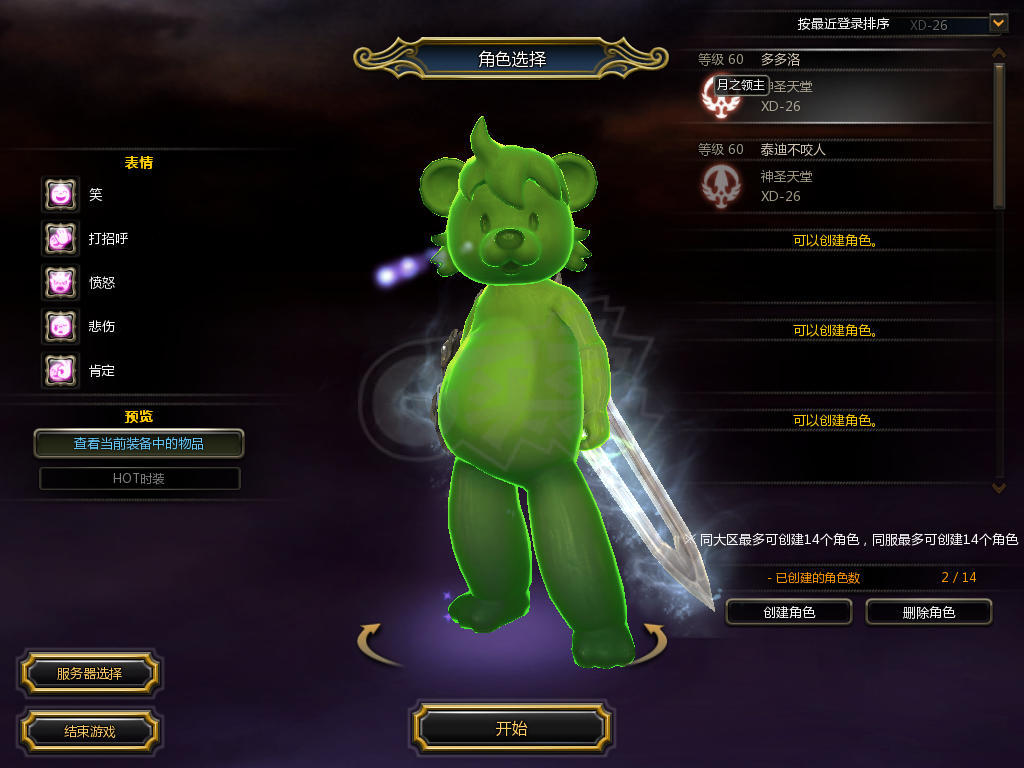The image size is (1024, 768).
Task: Show the 愤怒 angry expression
Action: click(60, 283)
